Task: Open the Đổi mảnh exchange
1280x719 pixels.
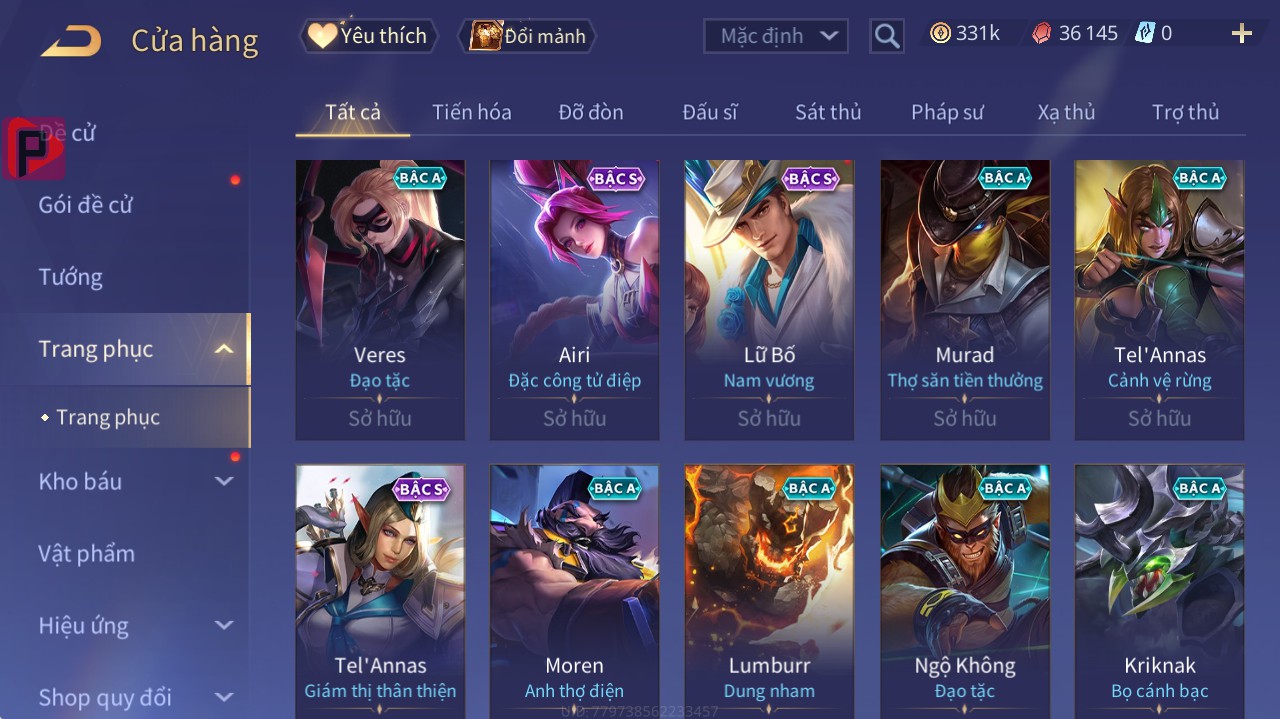Action: click(x=528, y=36)
